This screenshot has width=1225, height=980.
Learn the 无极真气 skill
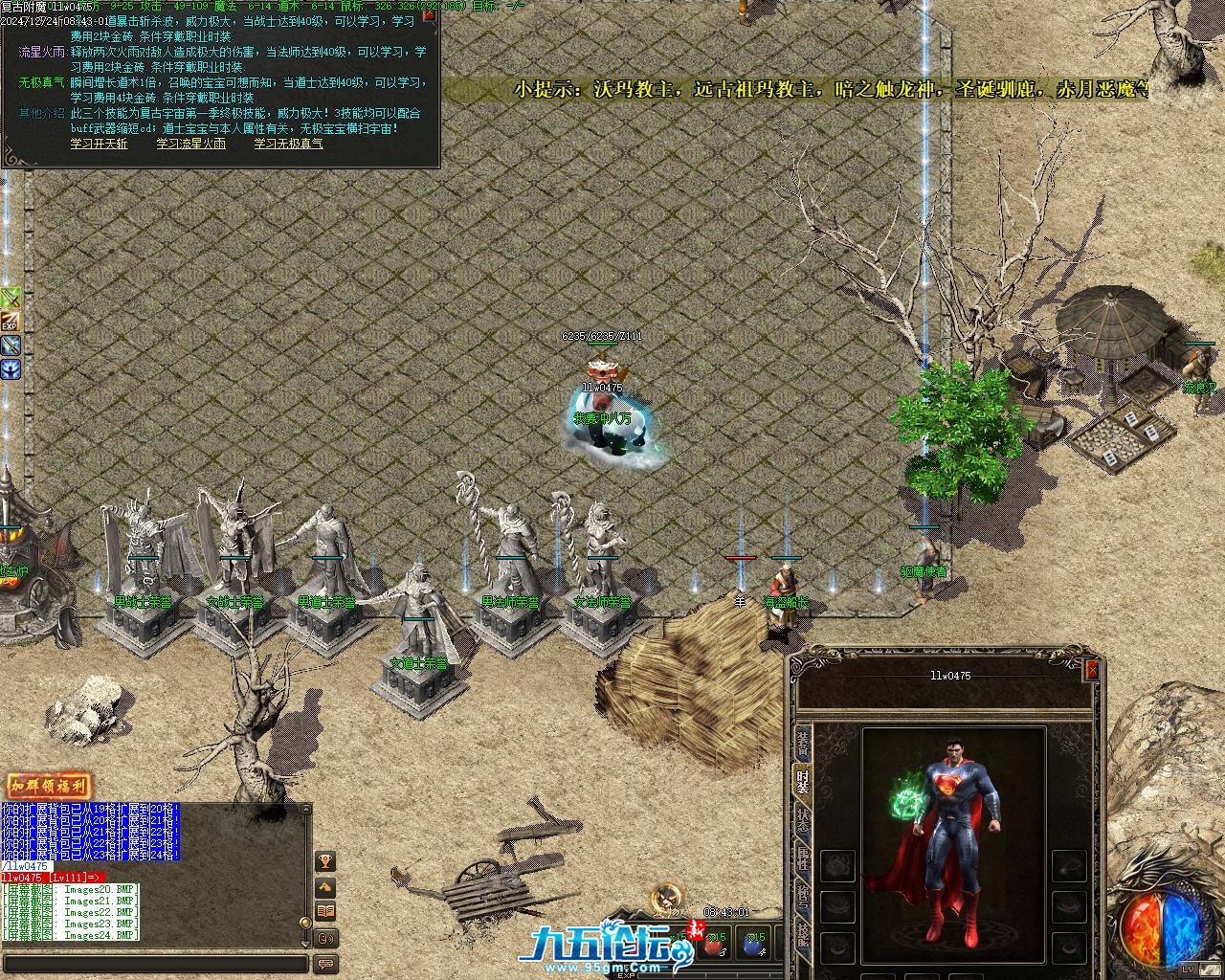click(x=288, y=144)
